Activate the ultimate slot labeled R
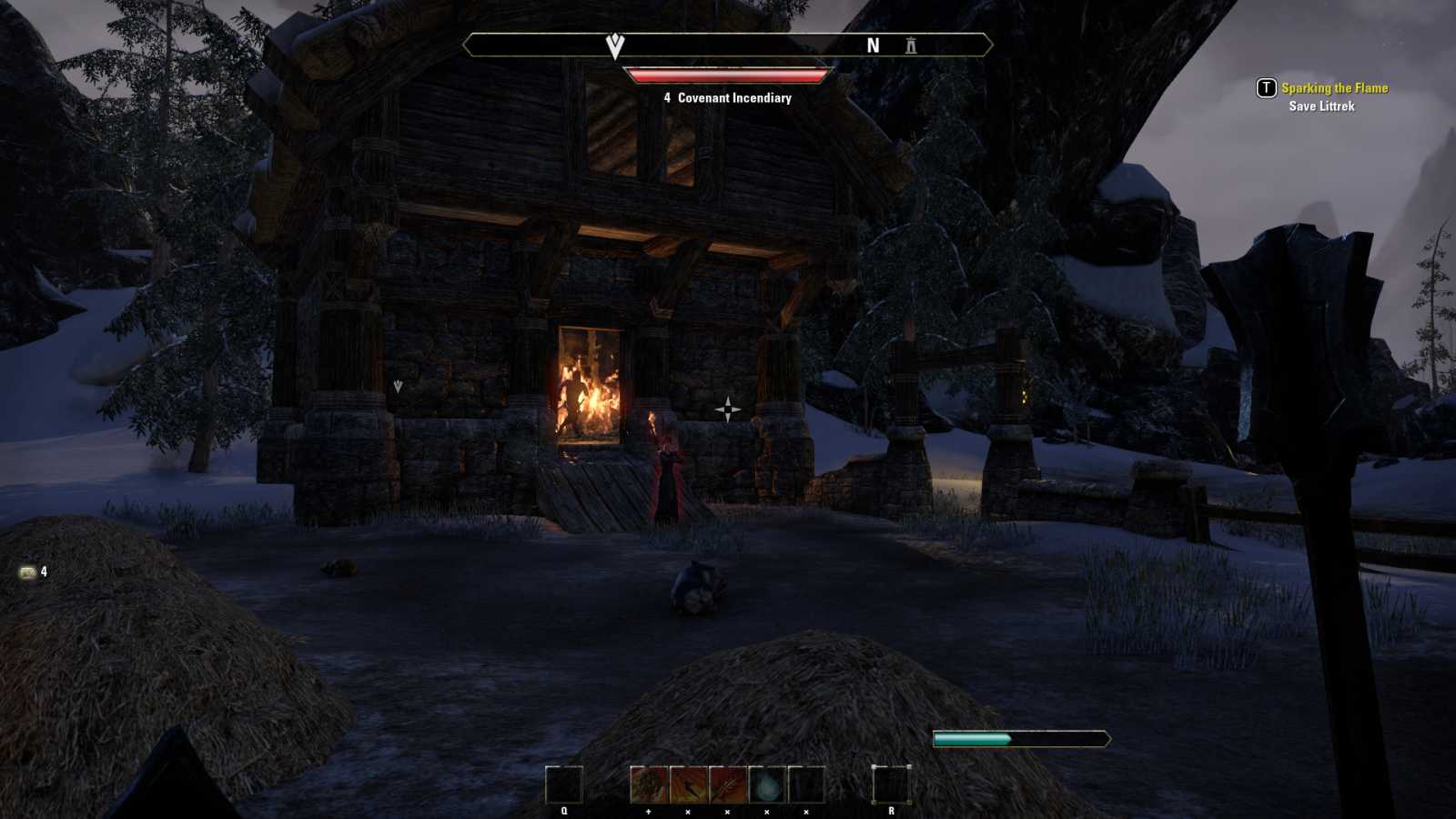Viewport: 1456px width, 819px height. pos(892,784)
